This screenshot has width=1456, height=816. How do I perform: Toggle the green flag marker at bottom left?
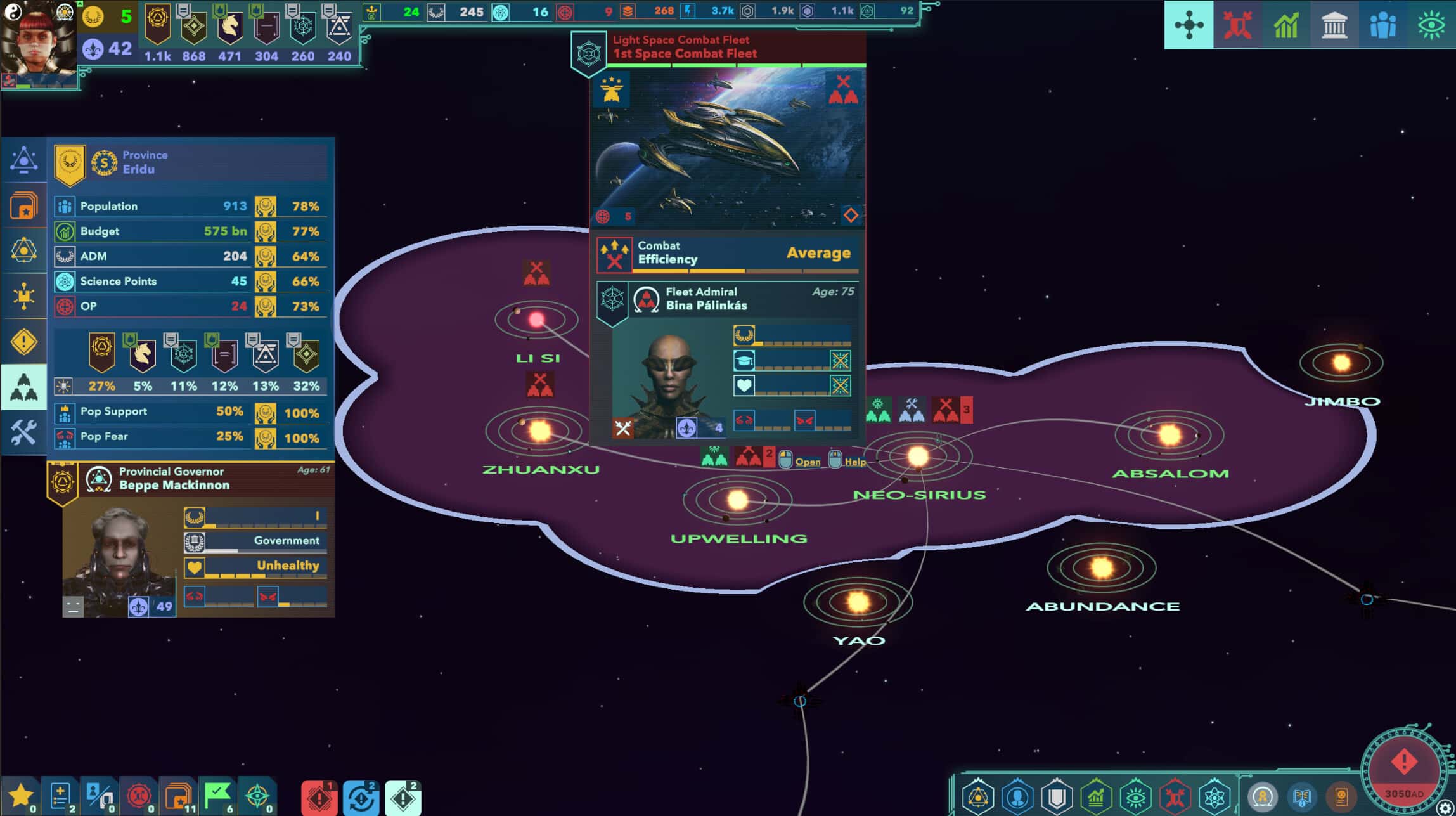[219, 793]
